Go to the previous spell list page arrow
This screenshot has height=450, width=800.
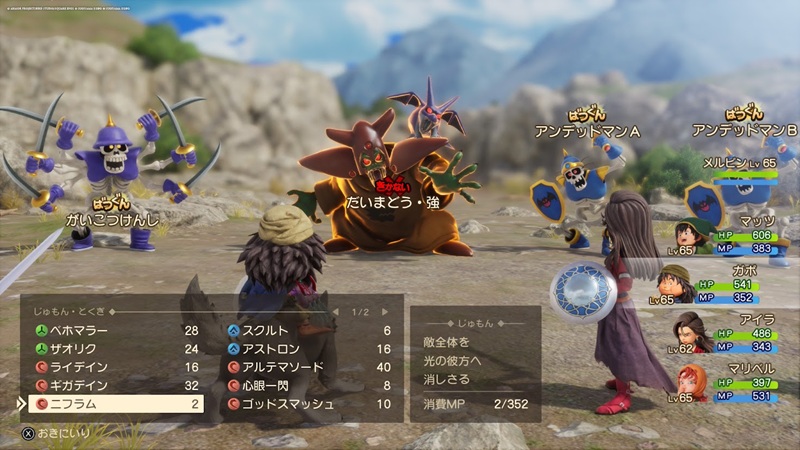[337, 312]
